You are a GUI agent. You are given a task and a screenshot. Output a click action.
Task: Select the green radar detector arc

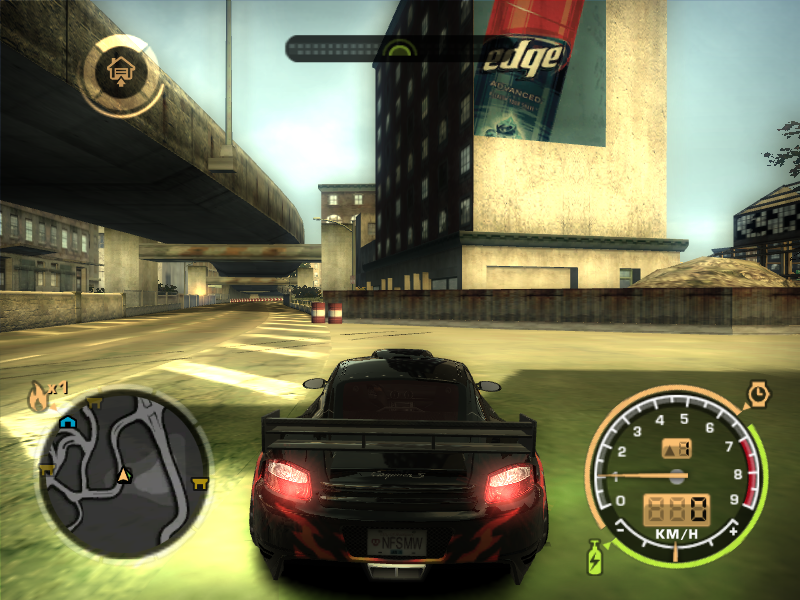[x=400, y=47]
